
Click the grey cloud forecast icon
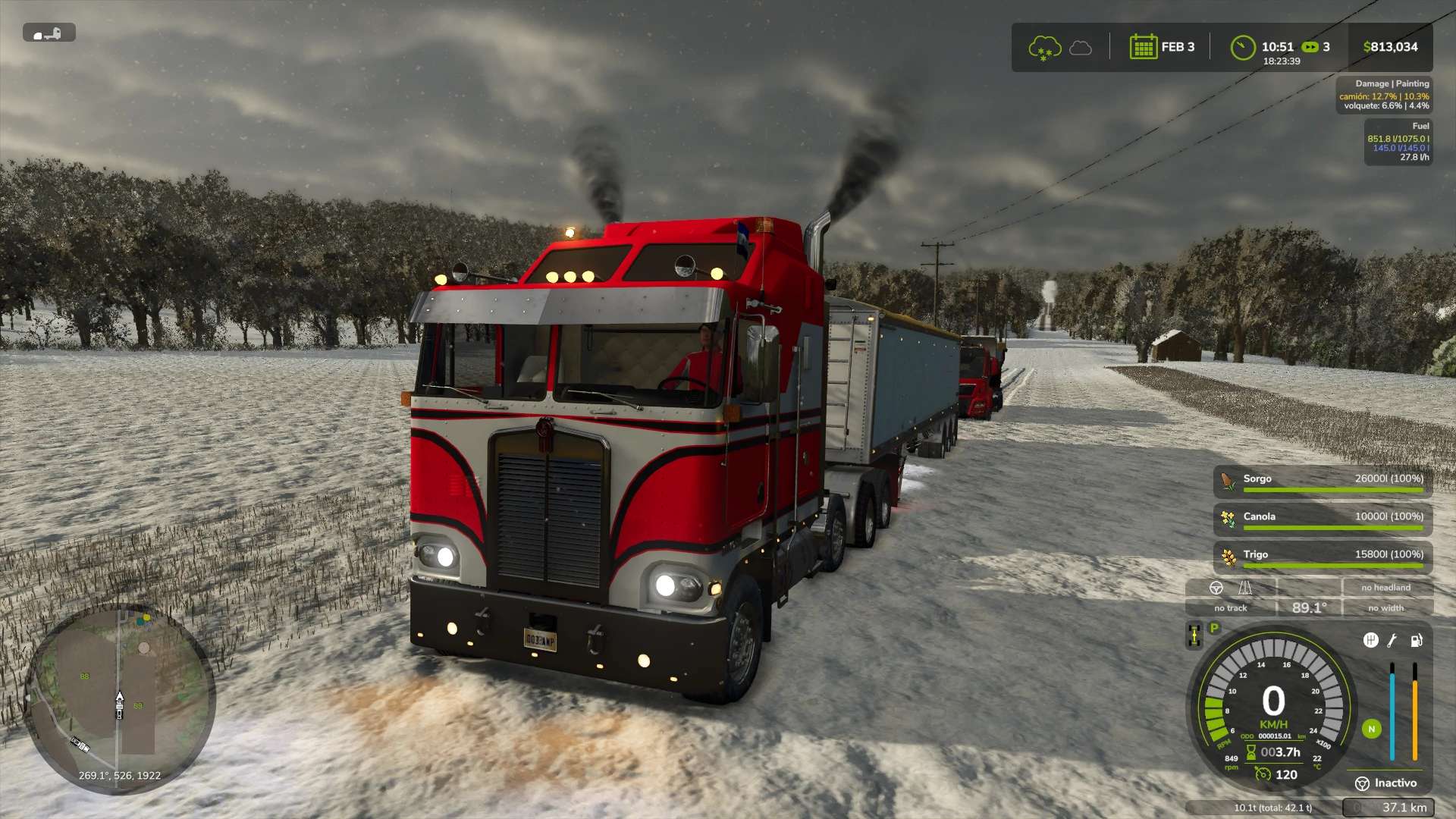tap(1081, 49)
